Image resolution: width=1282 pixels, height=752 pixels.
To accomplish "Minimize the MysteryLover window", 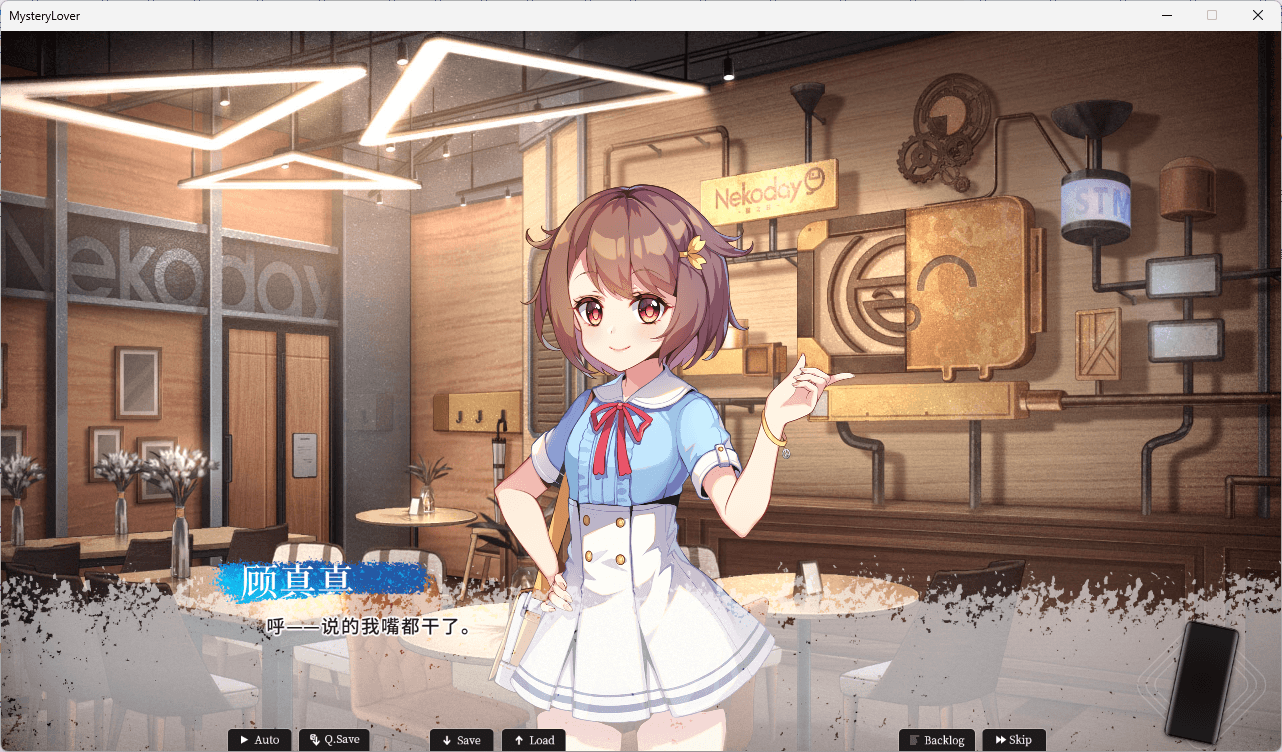I will (1166, 15).
